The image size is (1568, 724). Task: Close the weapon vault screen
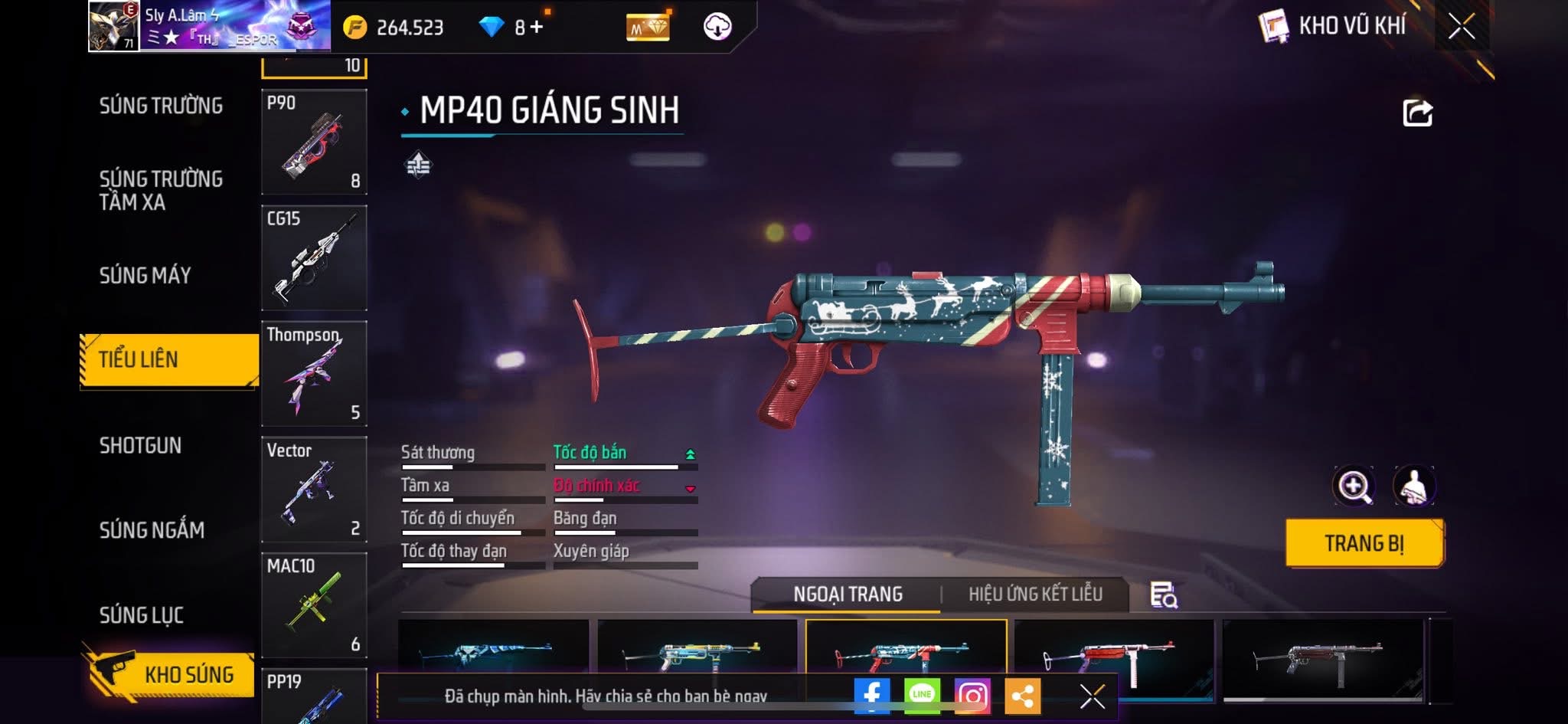click(1461, 27)
